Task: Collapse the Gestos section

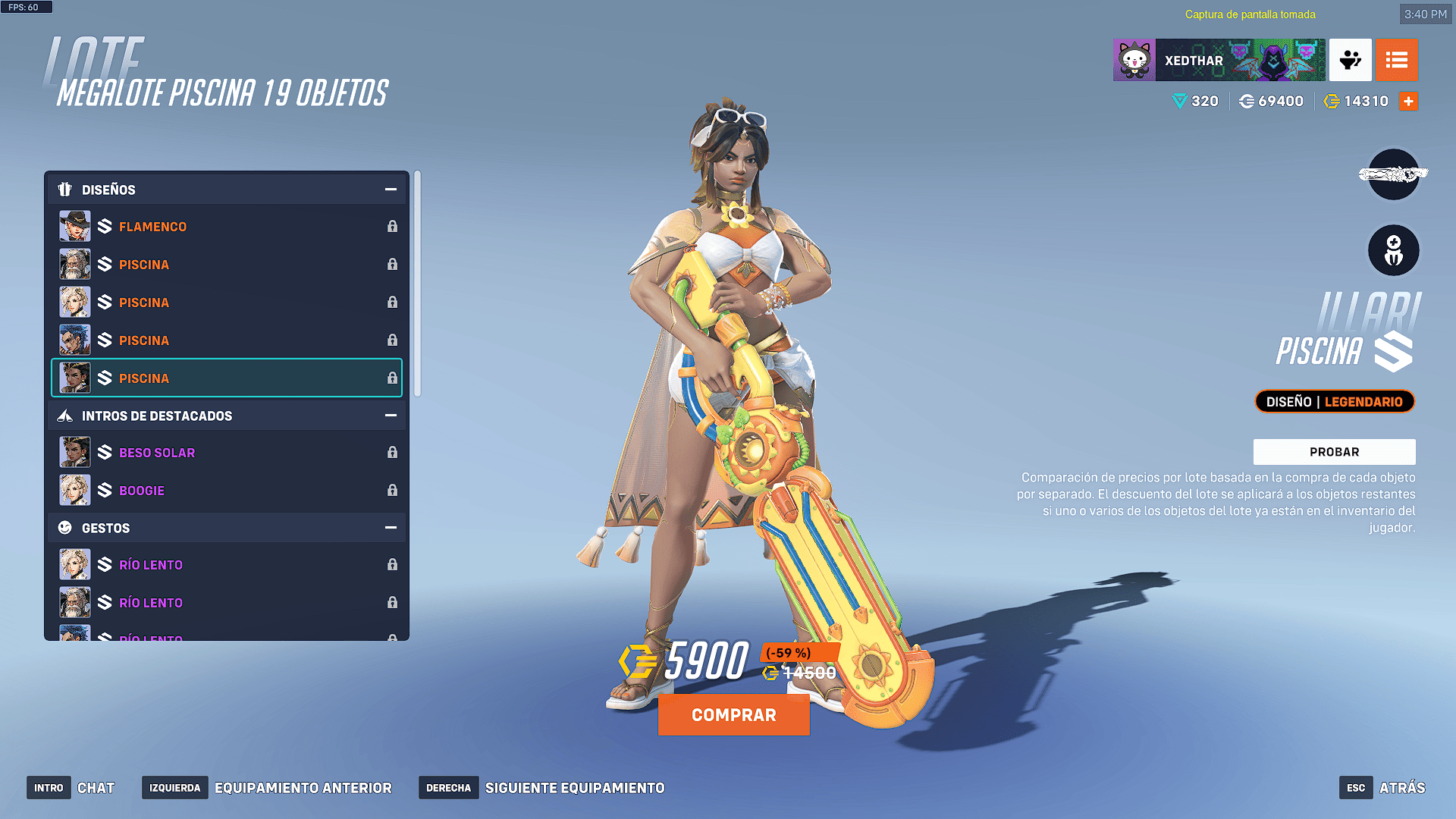Action: pyautogui.click(x=391, y=528)
